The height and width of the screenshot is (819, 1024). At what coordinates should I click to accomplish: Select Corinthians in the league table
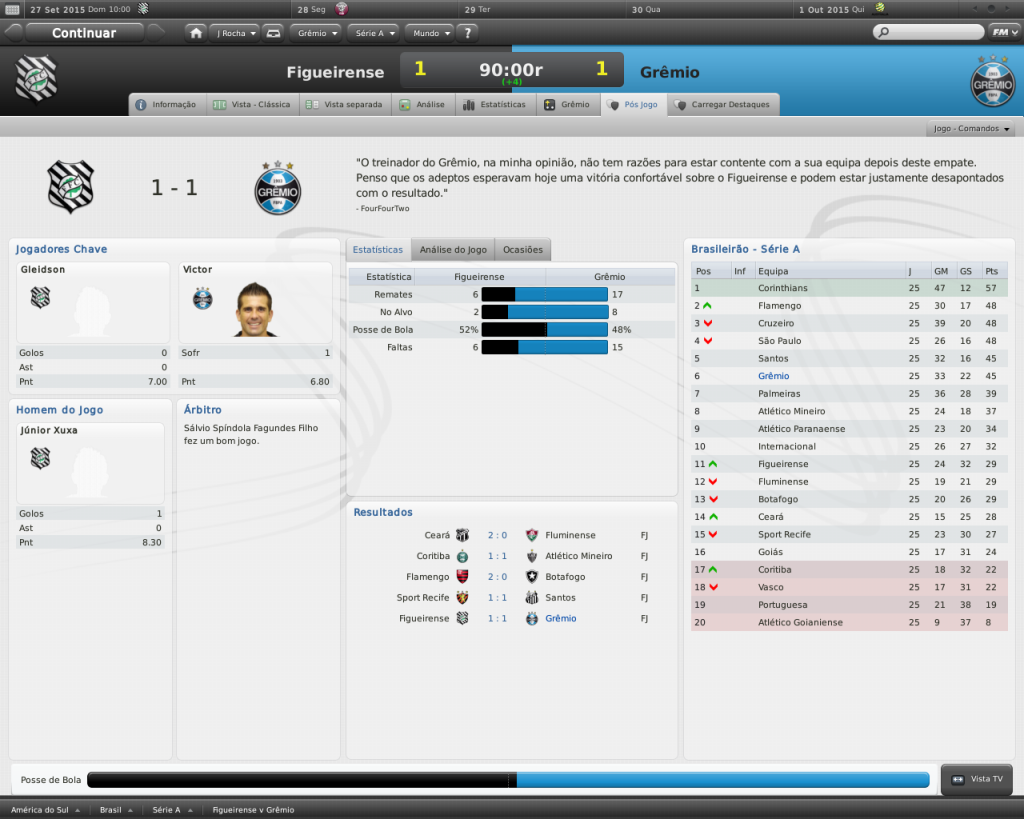(783, 288)
